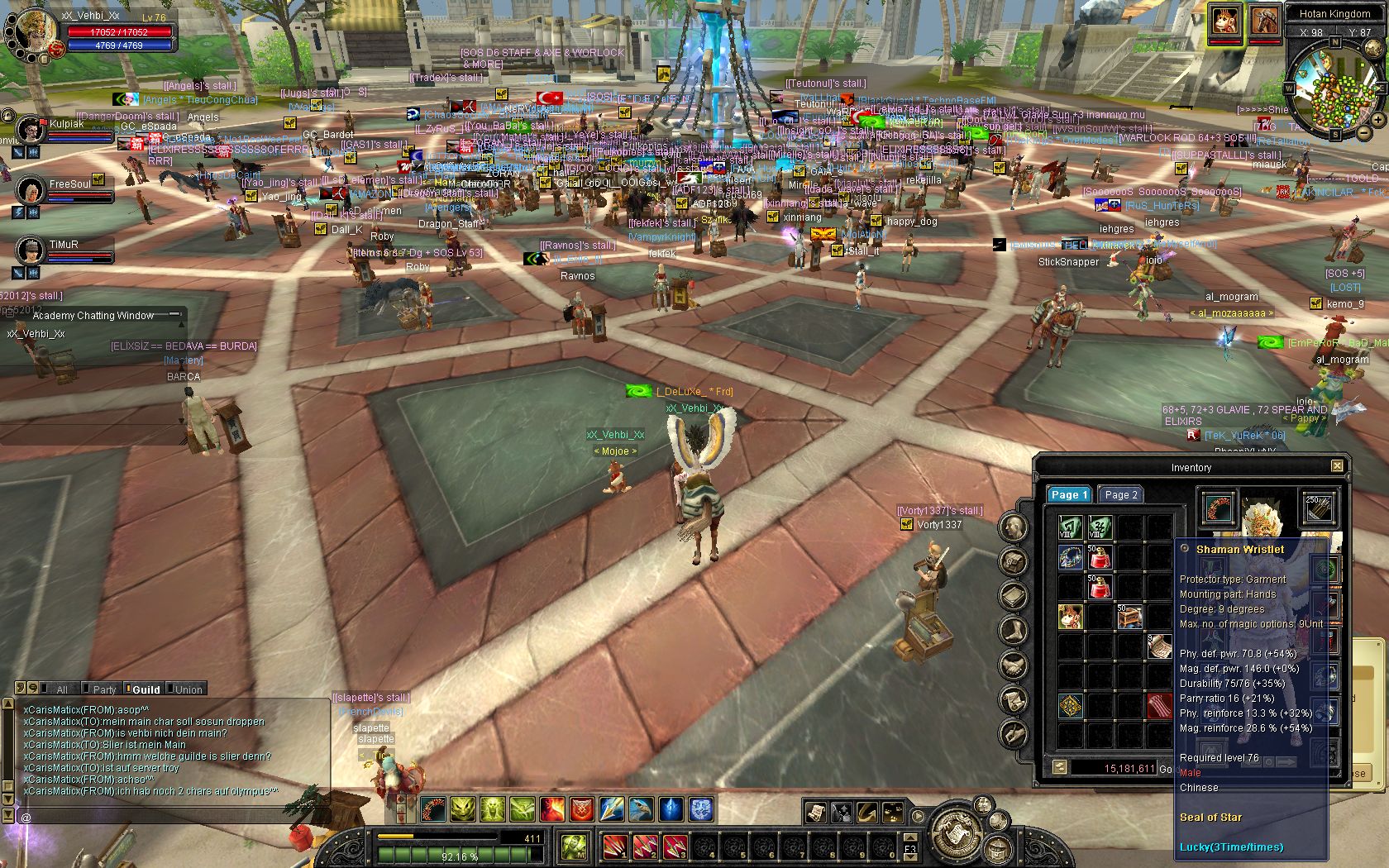
Task: Click the hawk buff icon
Action: [641, 809]
